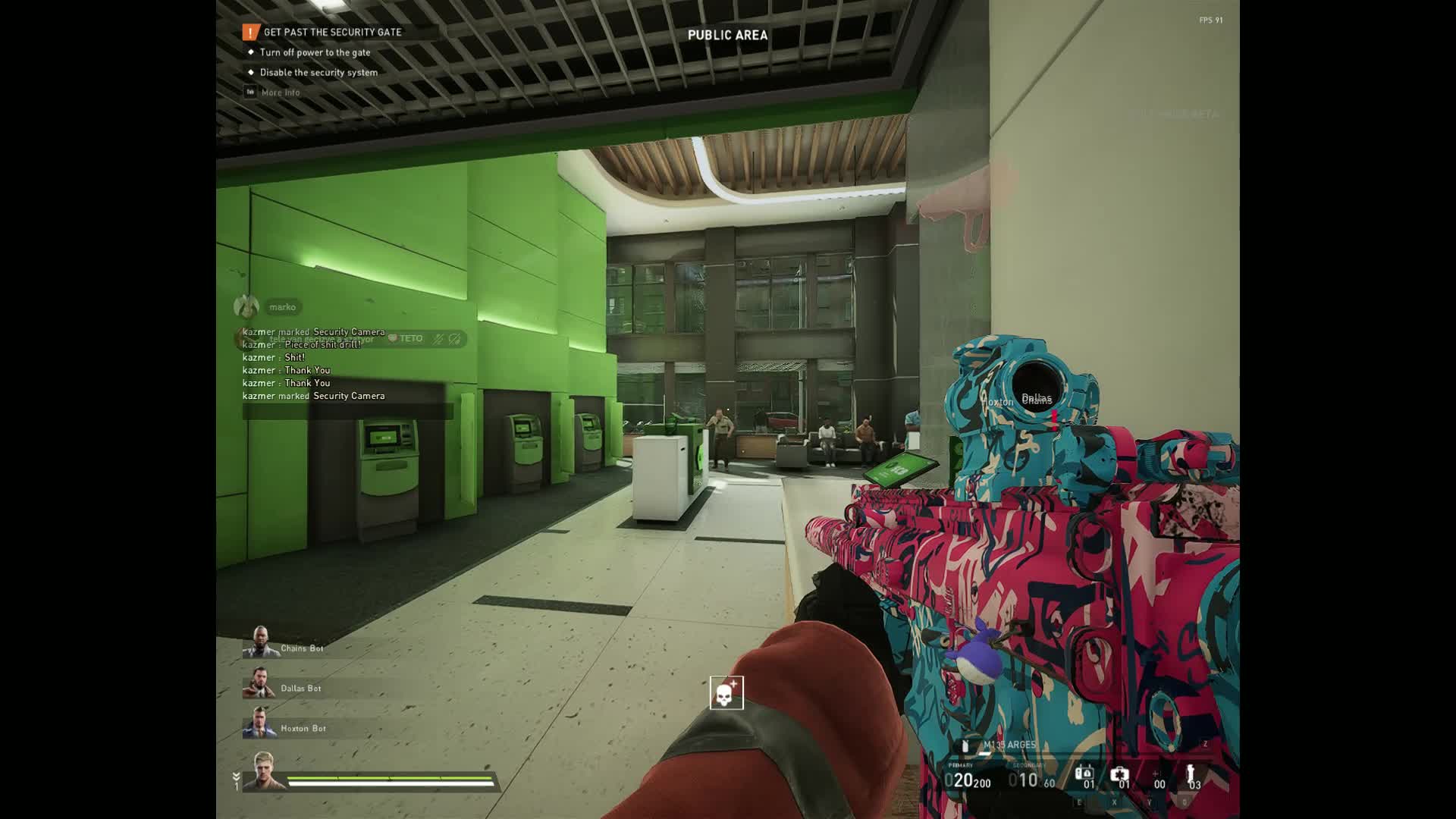Click your own blond character portrait
The width and height of the screenshot is (1456, 819).
coord(264,770)
